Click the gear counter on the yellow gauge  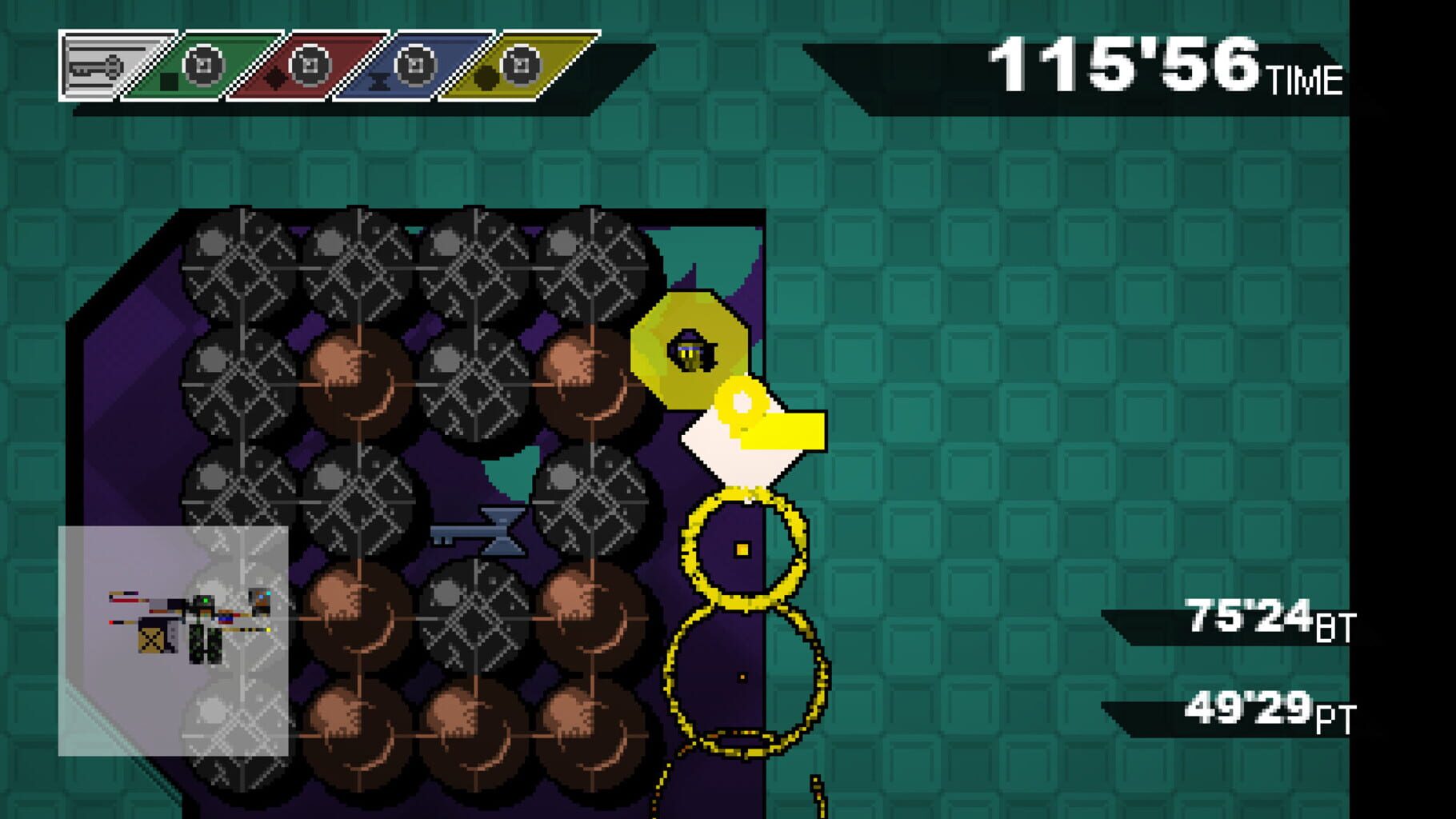click(522, 66)
